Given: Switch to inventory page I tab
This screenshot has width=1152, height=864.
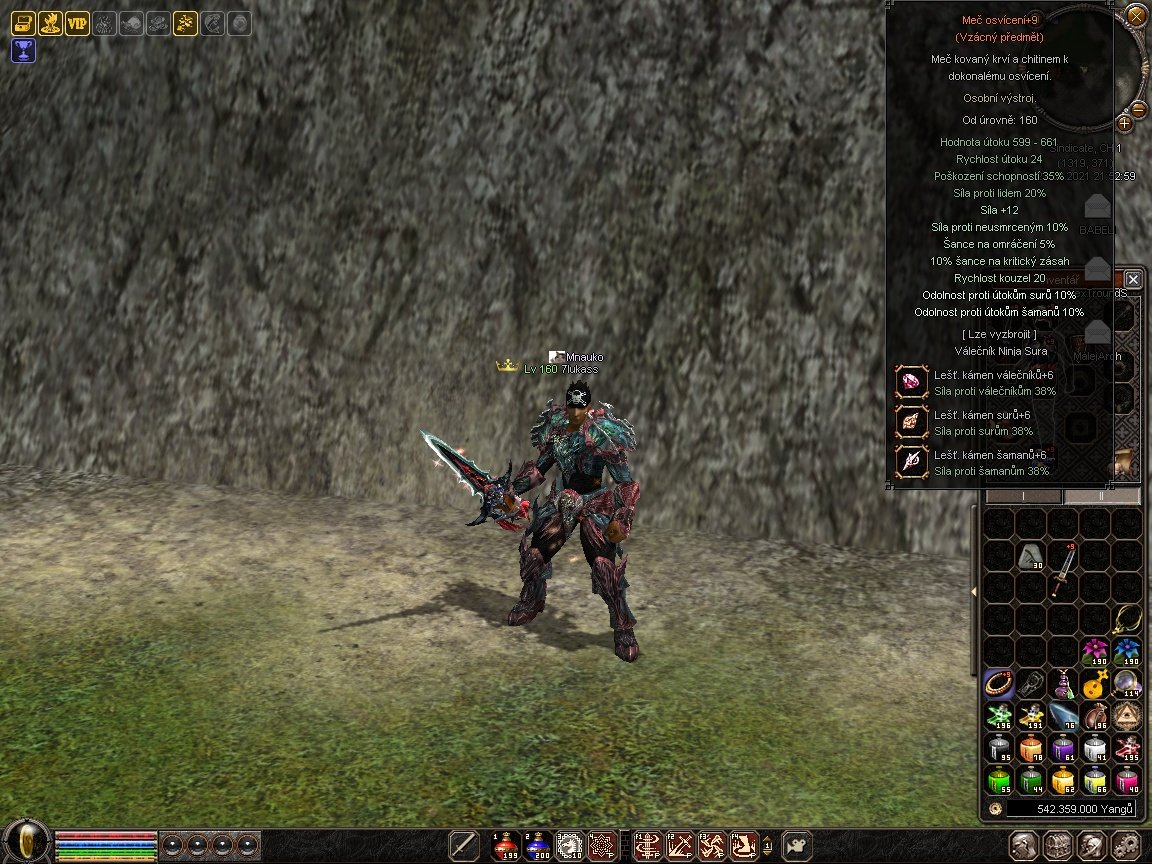Looking at the screenshot, I should pyautogui.click(x=1023, y=496).
